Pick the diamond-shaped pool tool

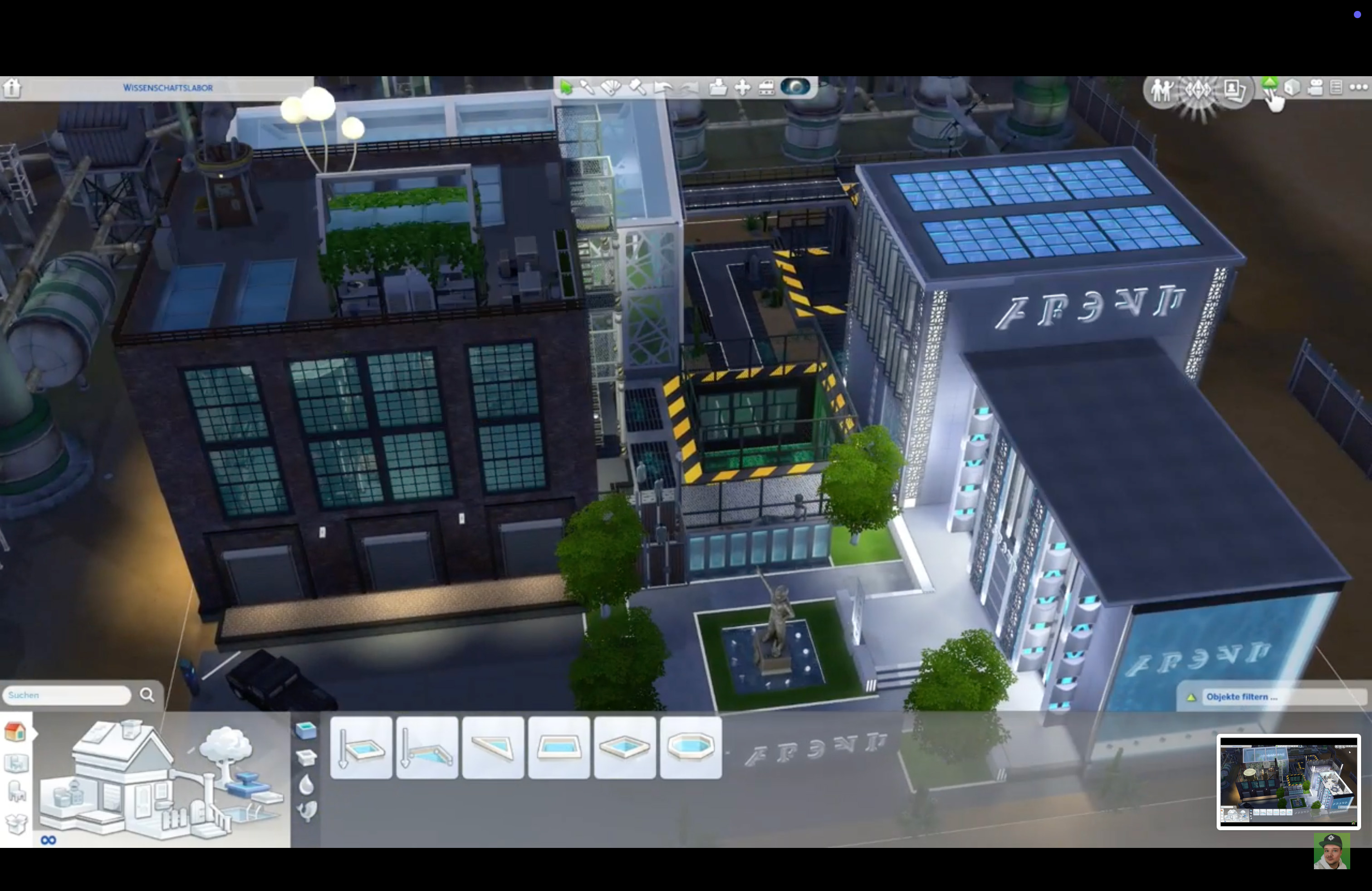(x=625, y=748)
